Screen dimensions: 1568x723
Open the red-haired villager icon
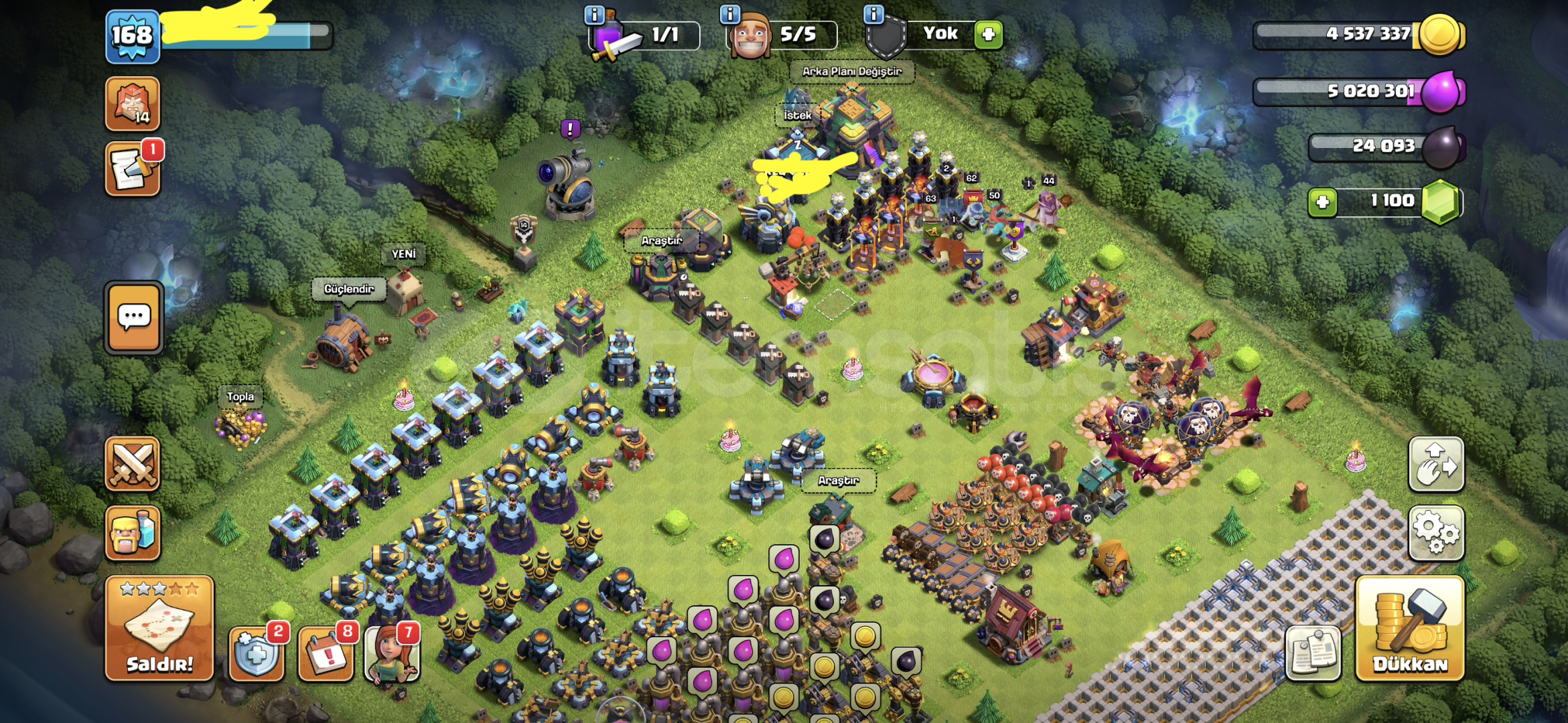392,654
